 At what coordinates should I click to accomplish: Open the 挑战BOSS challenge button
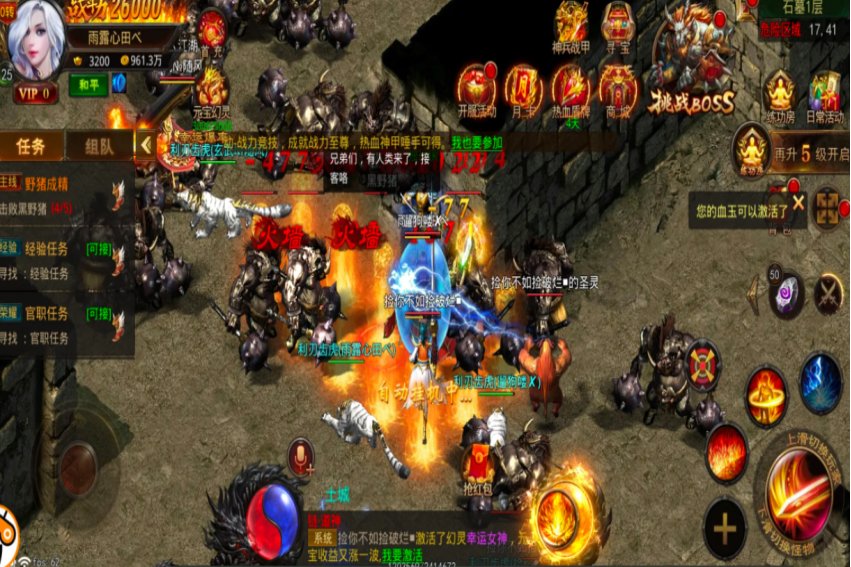pos(694,60)
